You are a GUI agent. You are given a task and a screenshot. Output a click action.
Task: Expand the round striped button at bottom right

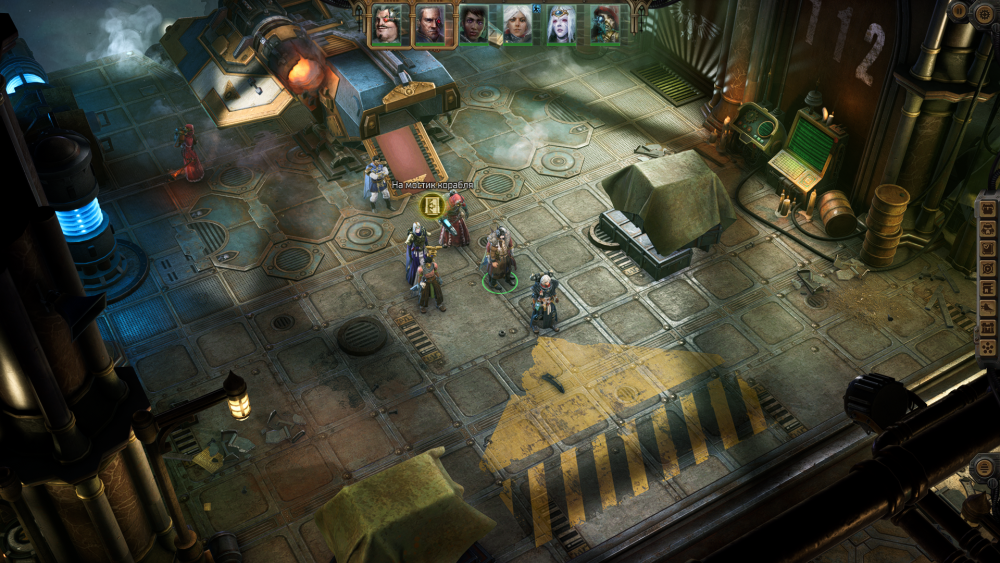point(983,468)
